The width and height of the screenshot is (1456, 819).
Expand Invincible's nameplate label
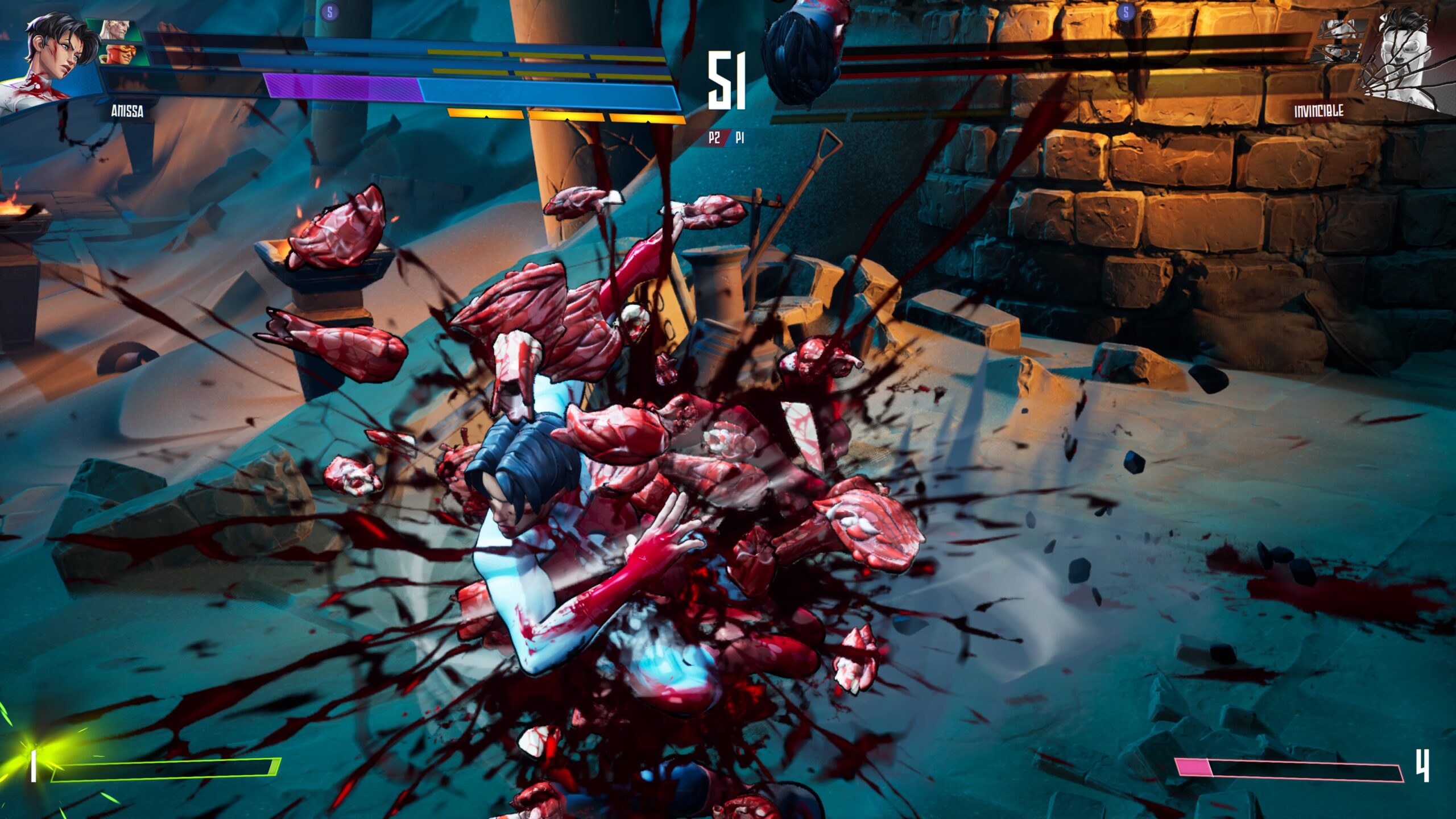[x=1319, y=111]
